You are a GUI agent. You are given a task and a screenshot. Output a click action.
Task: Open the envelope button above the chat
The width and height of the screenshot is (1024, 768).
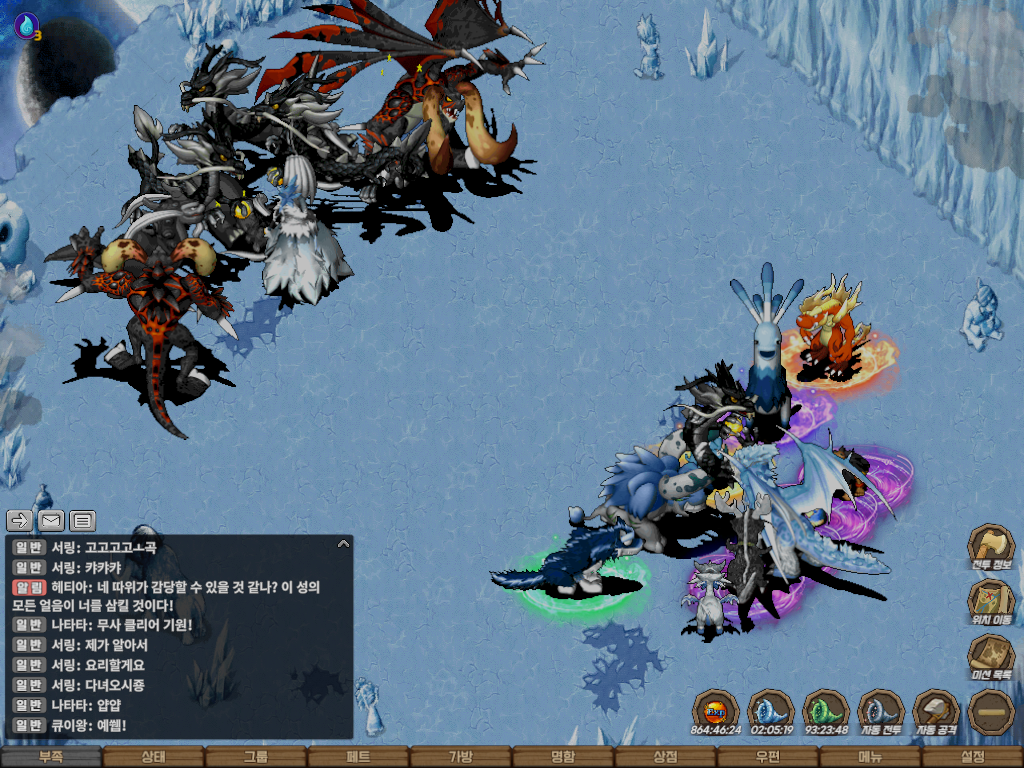[x=51, y=520]
